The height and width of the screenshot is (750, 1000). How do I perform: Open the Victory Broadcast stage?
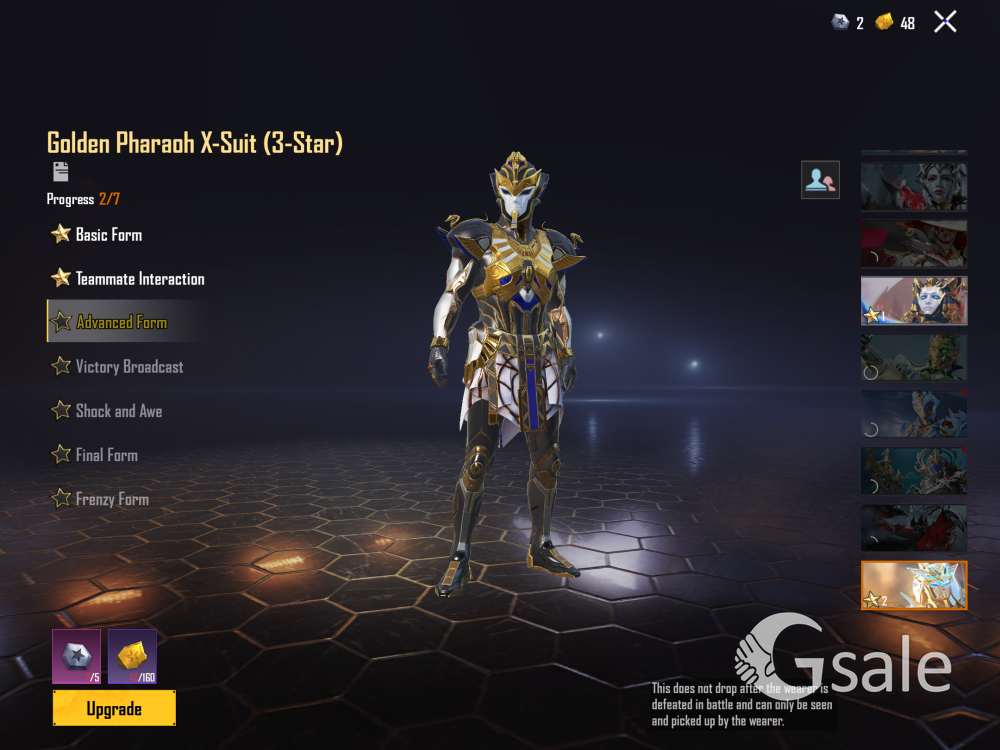[x=129, y=367]
